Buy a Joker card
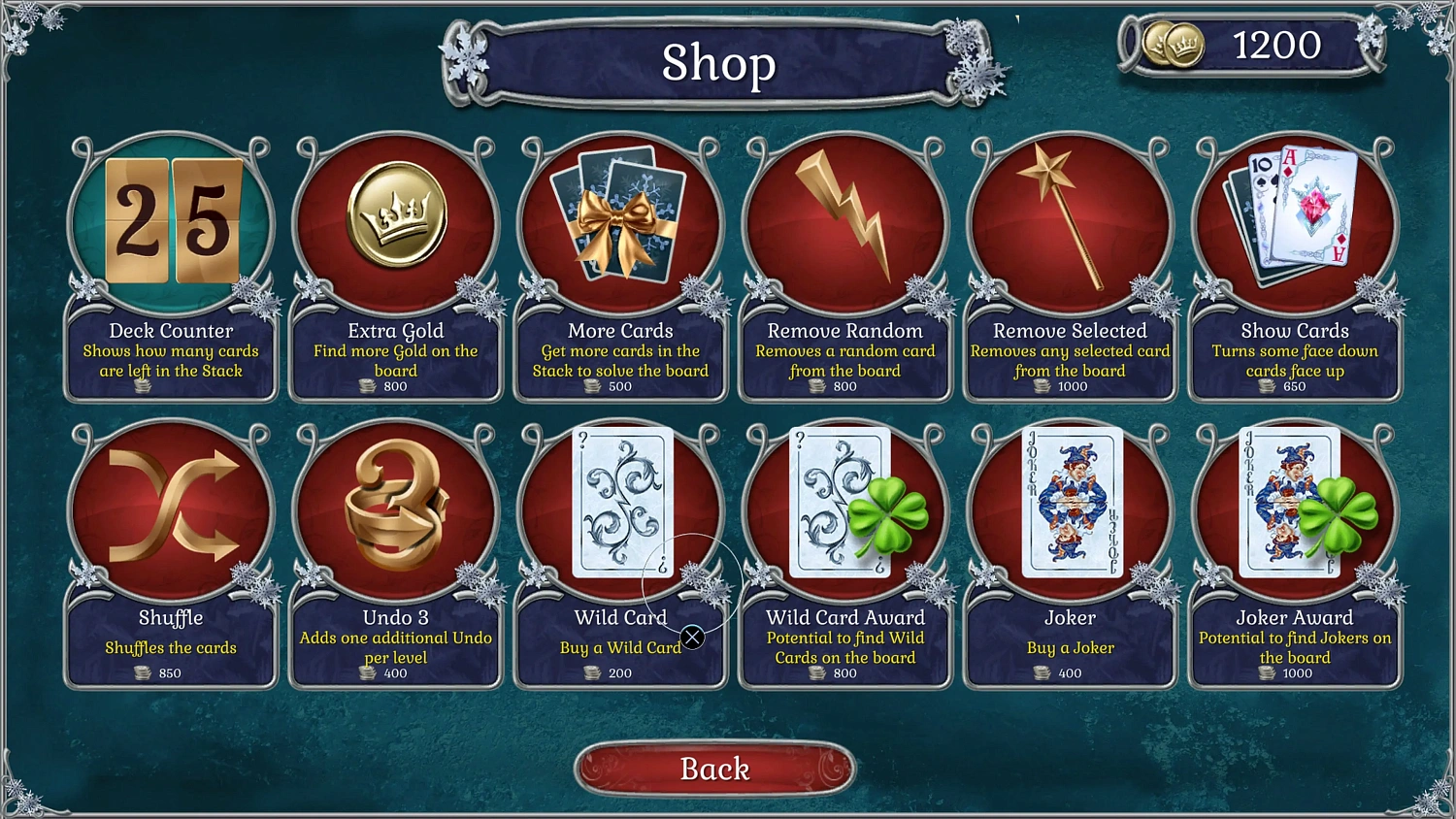The width and height of the screenshot is (1456, 819). tap(1070, 505)
